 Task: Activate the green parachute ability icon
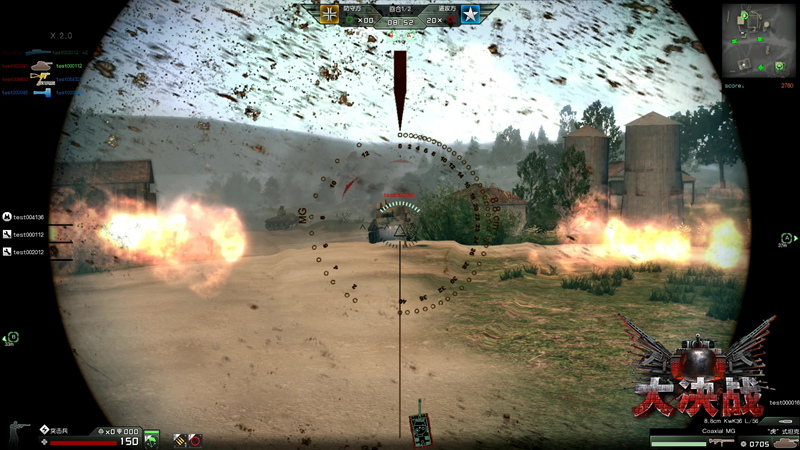click(151, 438)
